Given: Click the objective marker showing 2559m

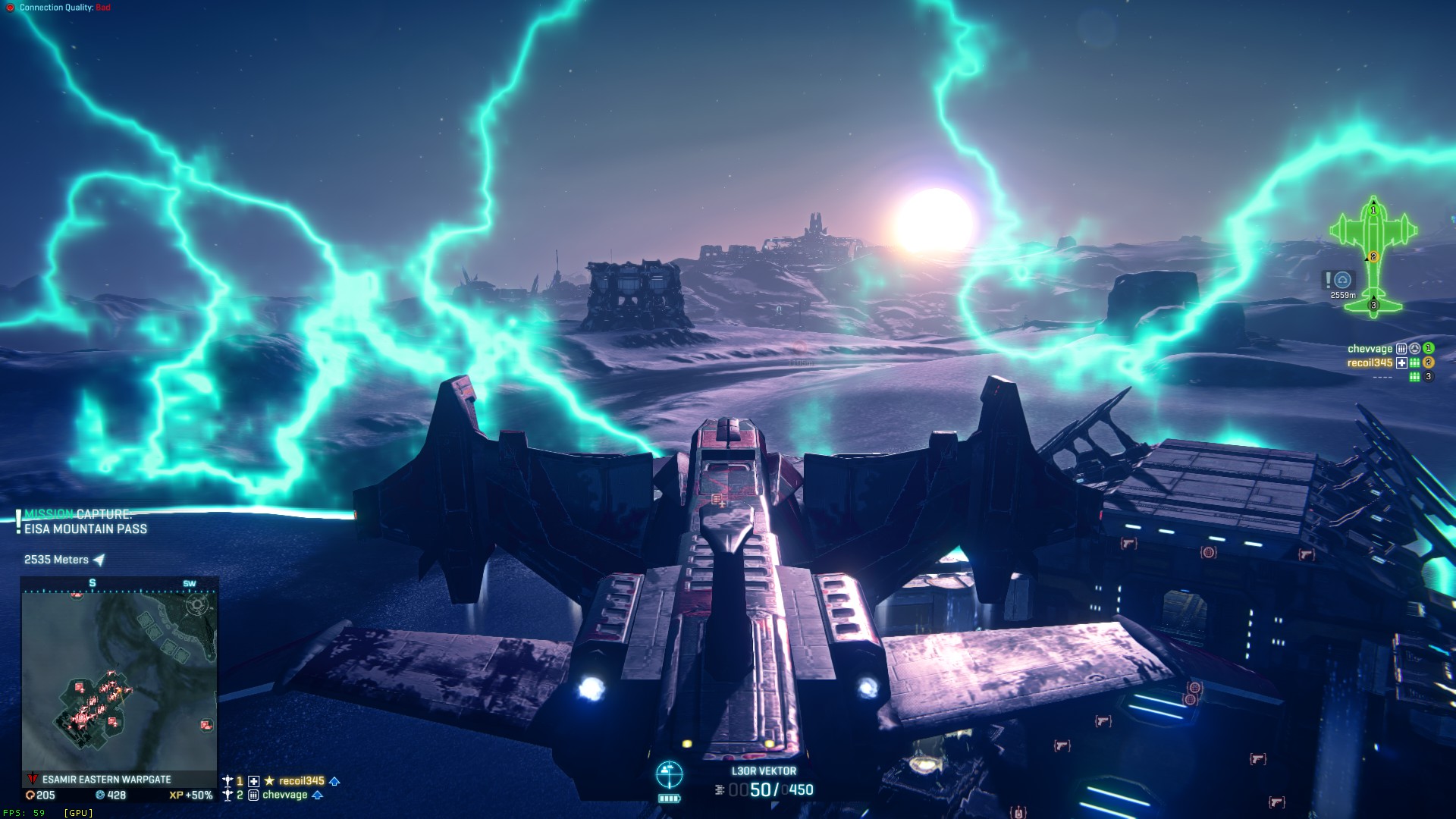Looking at the screenshot, I should [x=1342, y=281].
